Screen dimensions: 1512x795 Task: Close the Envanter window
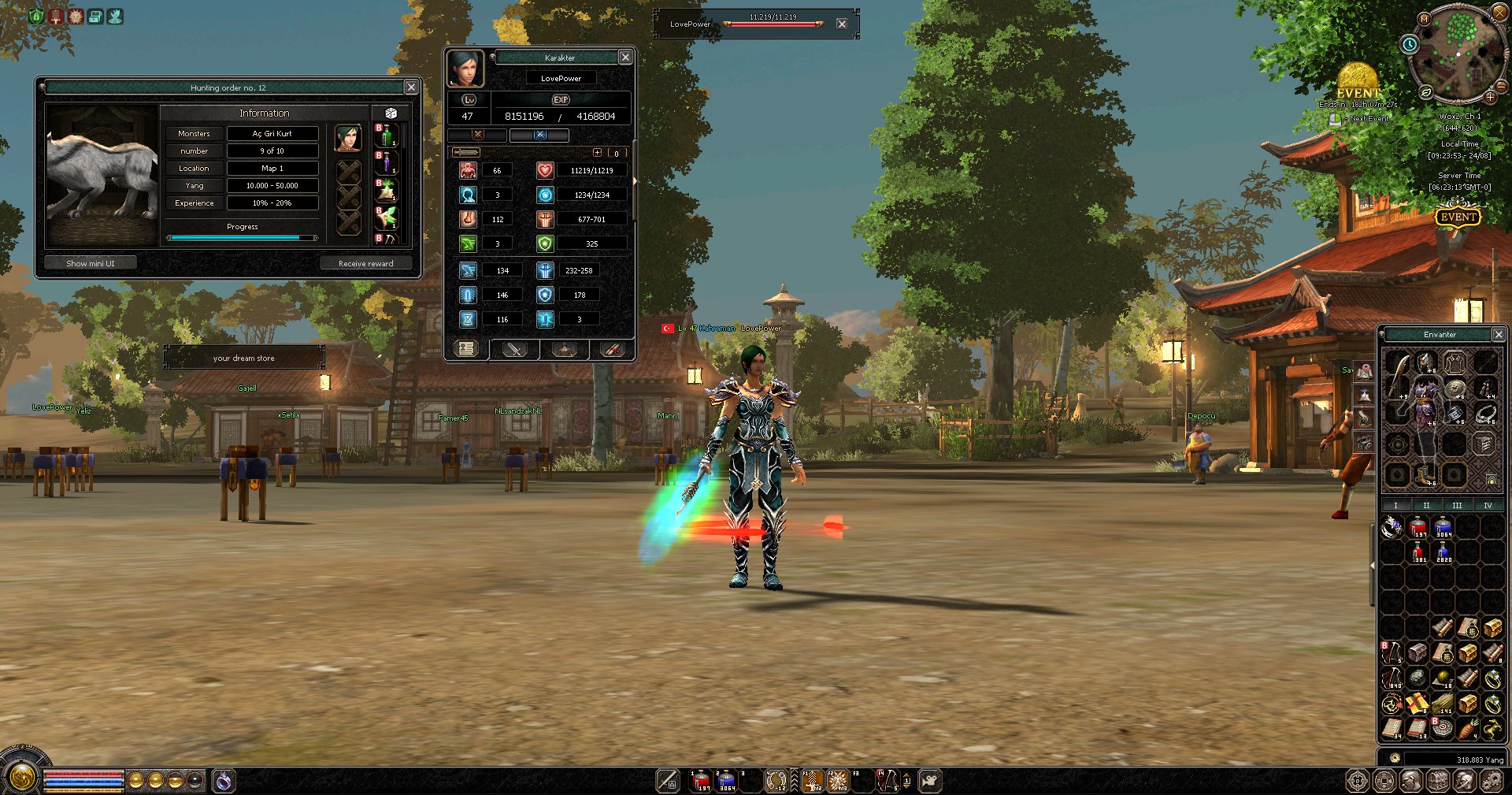(1499, 335)
